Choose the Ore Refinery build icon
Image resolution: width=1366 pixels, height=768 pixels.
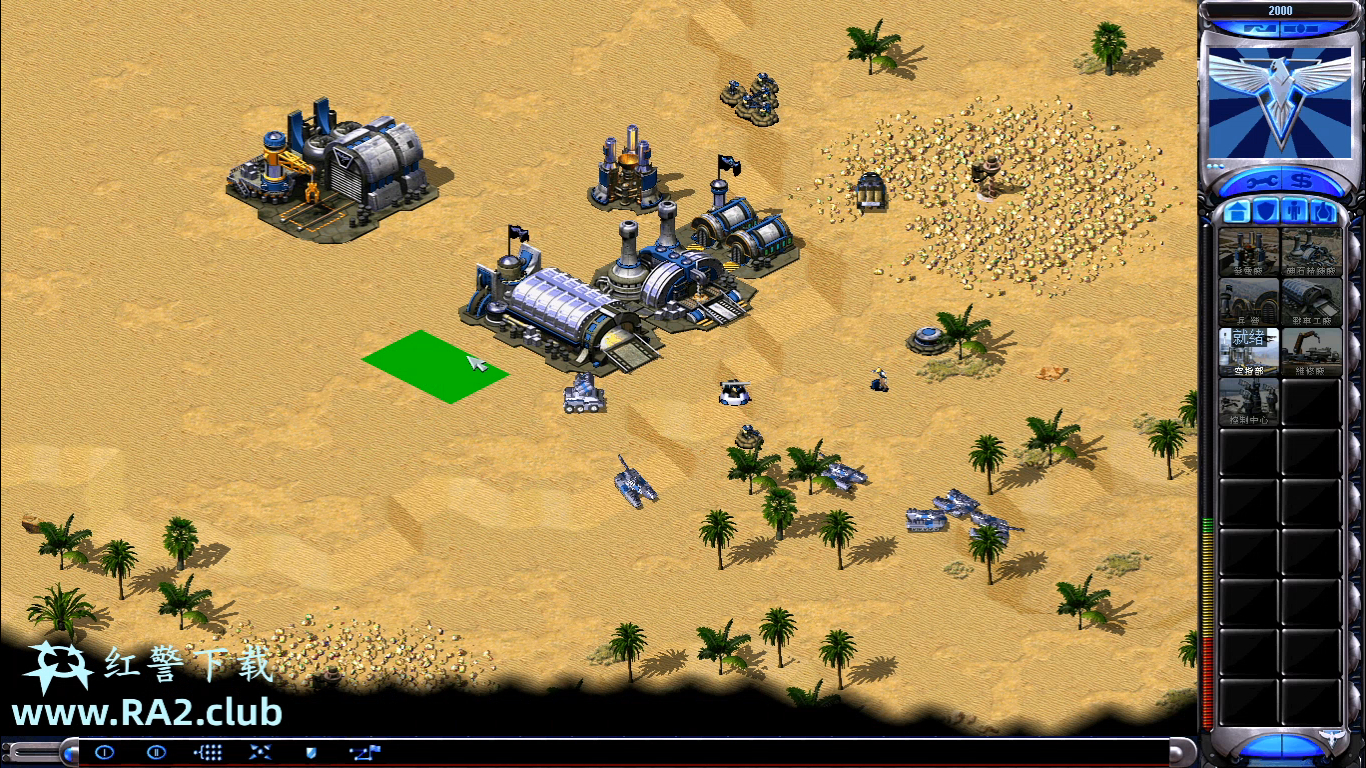(1311, 251)
